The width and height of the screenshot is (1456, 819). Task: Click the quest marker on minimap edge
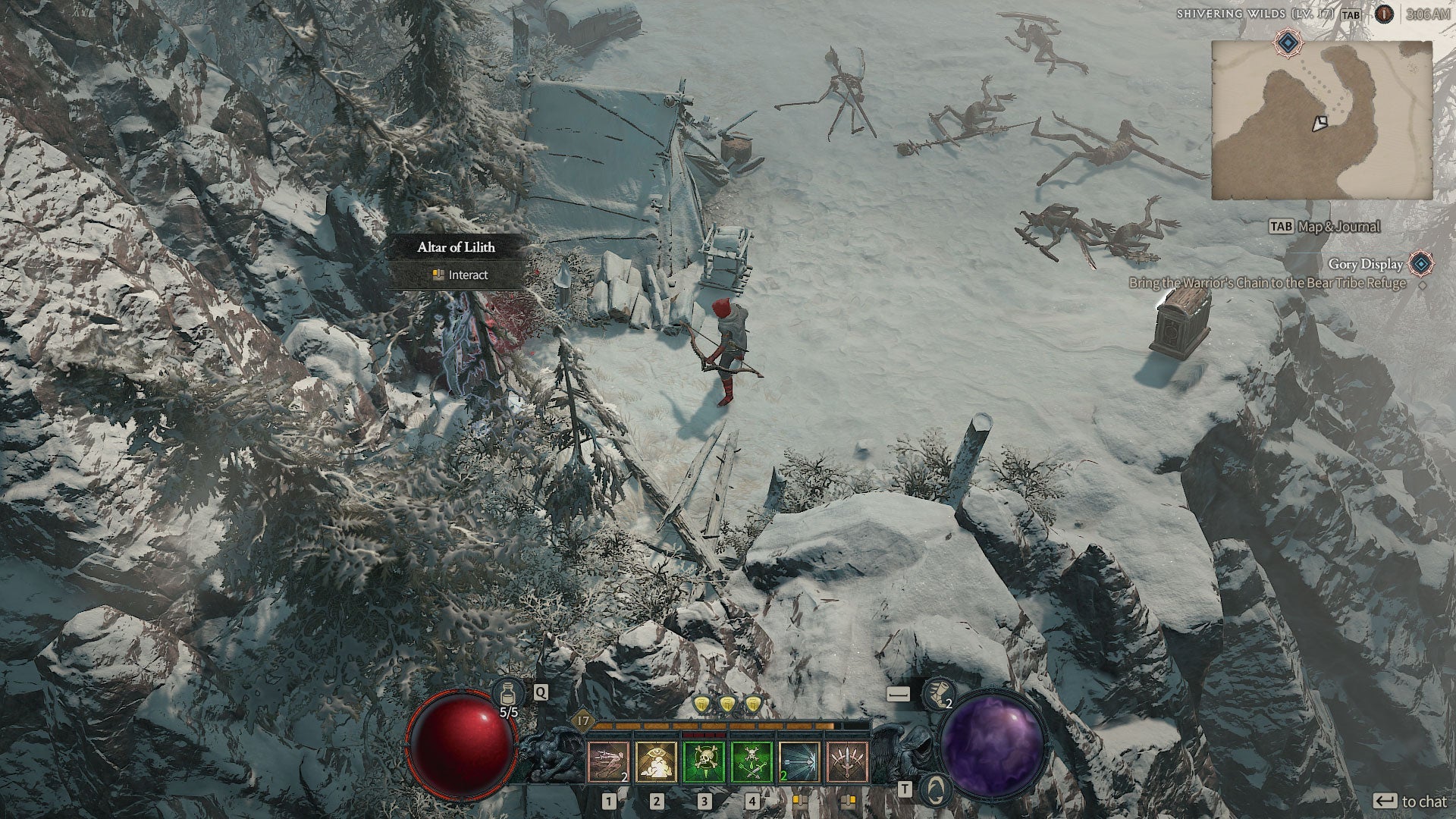pyautogui.click(x=1287, y=42)
